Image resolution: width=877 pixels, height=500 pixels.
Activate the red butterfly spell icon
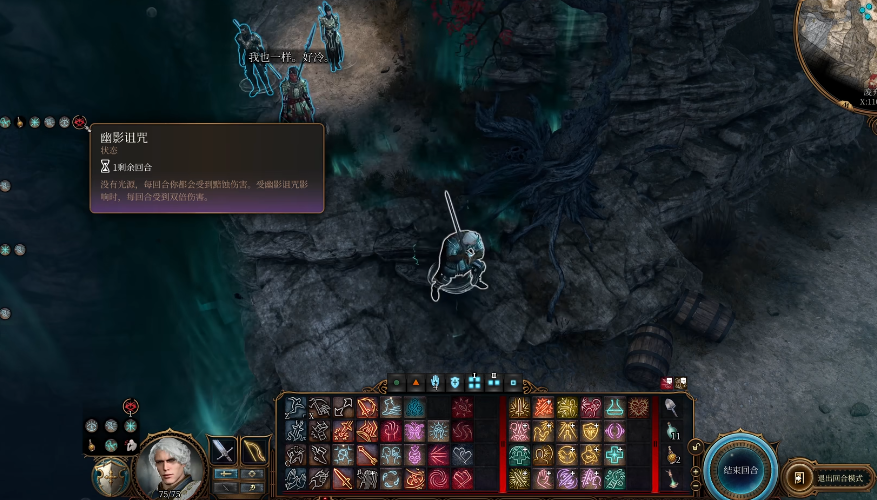[x=413, y=431]
